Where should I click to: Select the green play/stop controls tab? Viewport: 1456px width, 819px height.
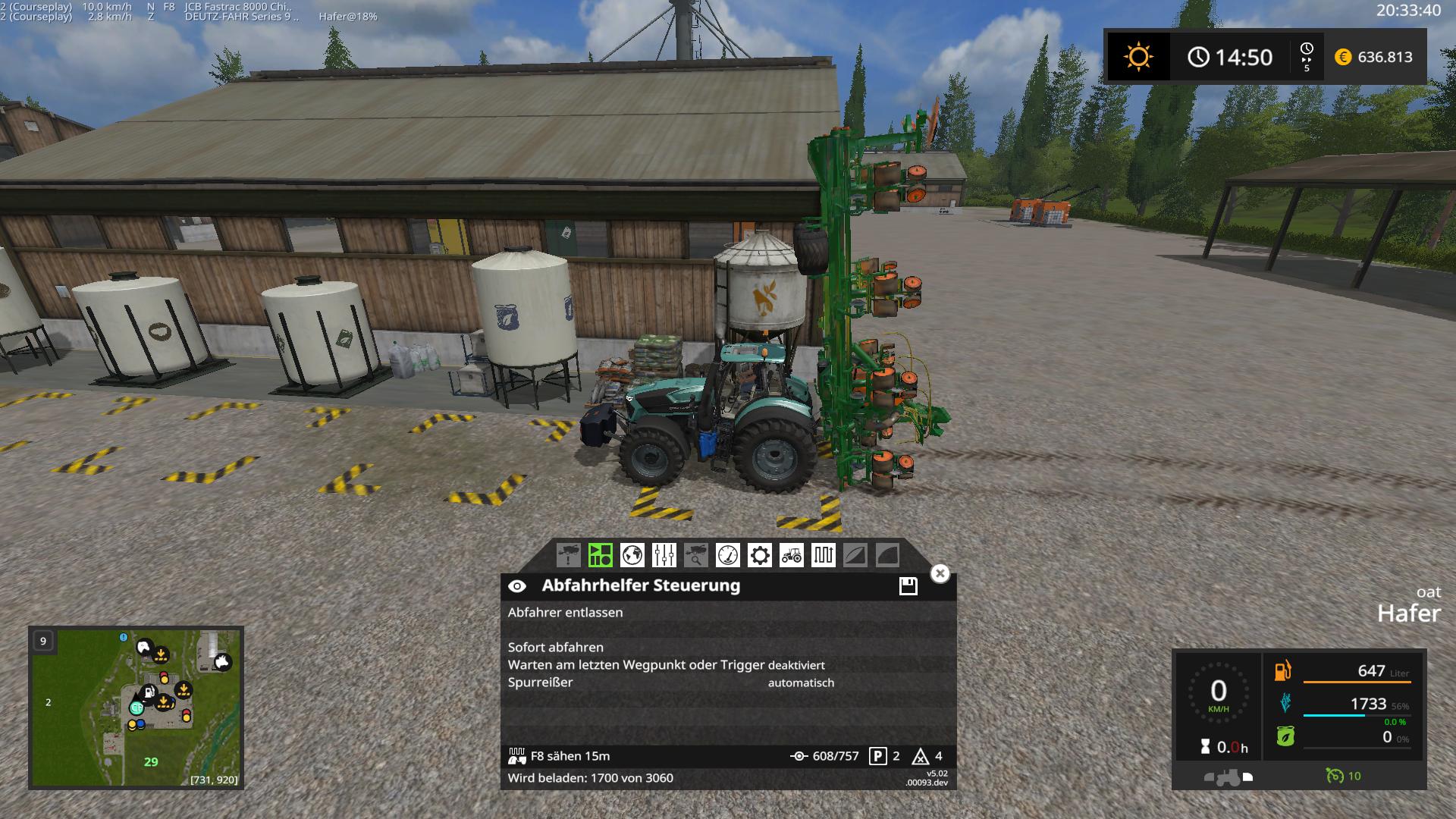pos(600,555)
